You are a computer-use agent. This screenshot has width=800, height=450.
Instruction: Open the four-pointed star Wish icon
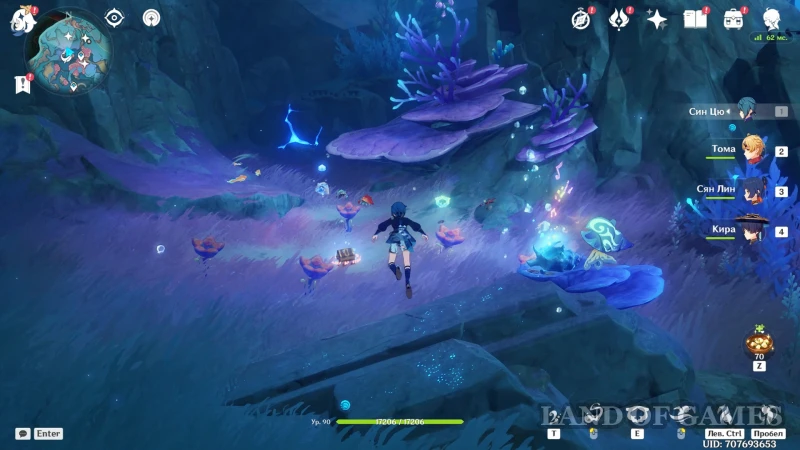(657, 19)
